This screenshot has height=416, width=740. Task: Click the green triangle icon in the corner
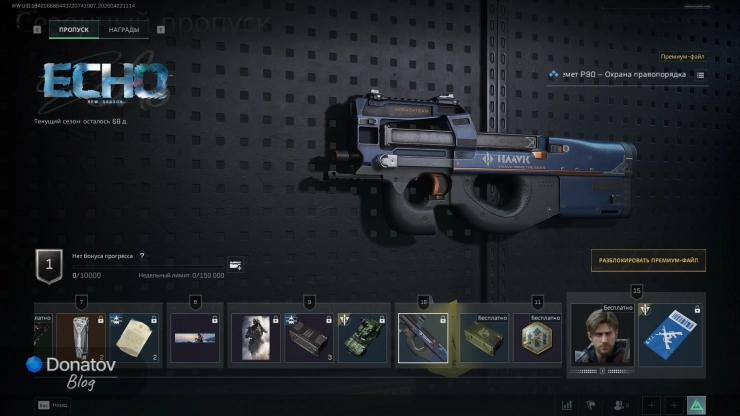[x=696, y=405]
